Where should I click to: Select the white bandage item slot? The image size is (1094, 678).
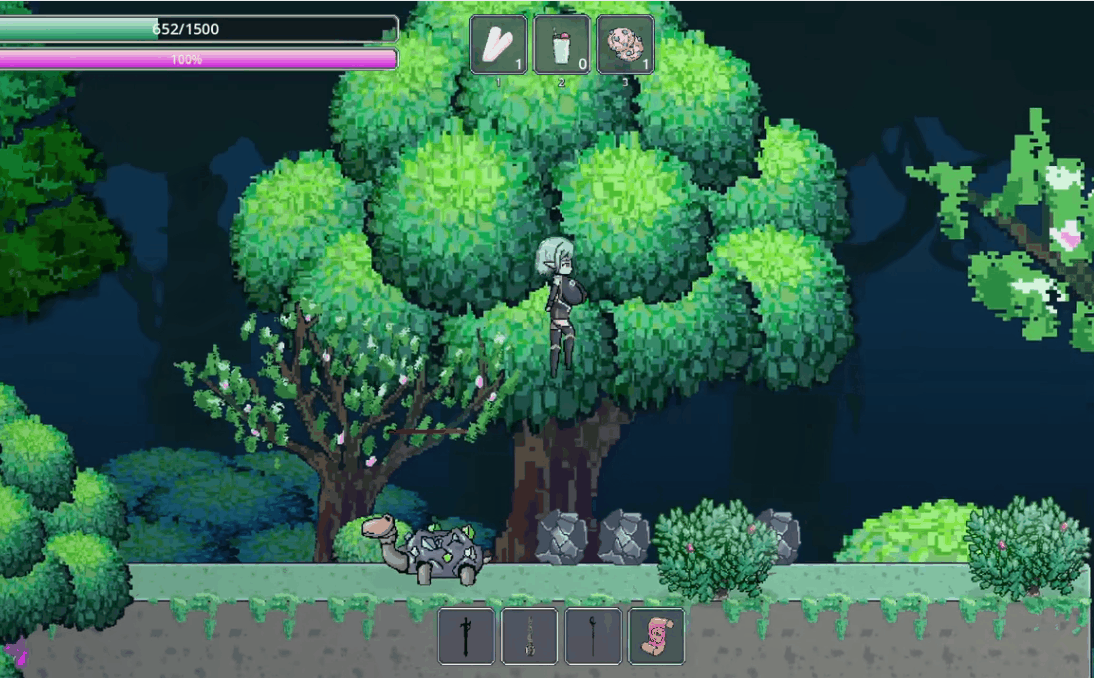click(x=499, y=45)
